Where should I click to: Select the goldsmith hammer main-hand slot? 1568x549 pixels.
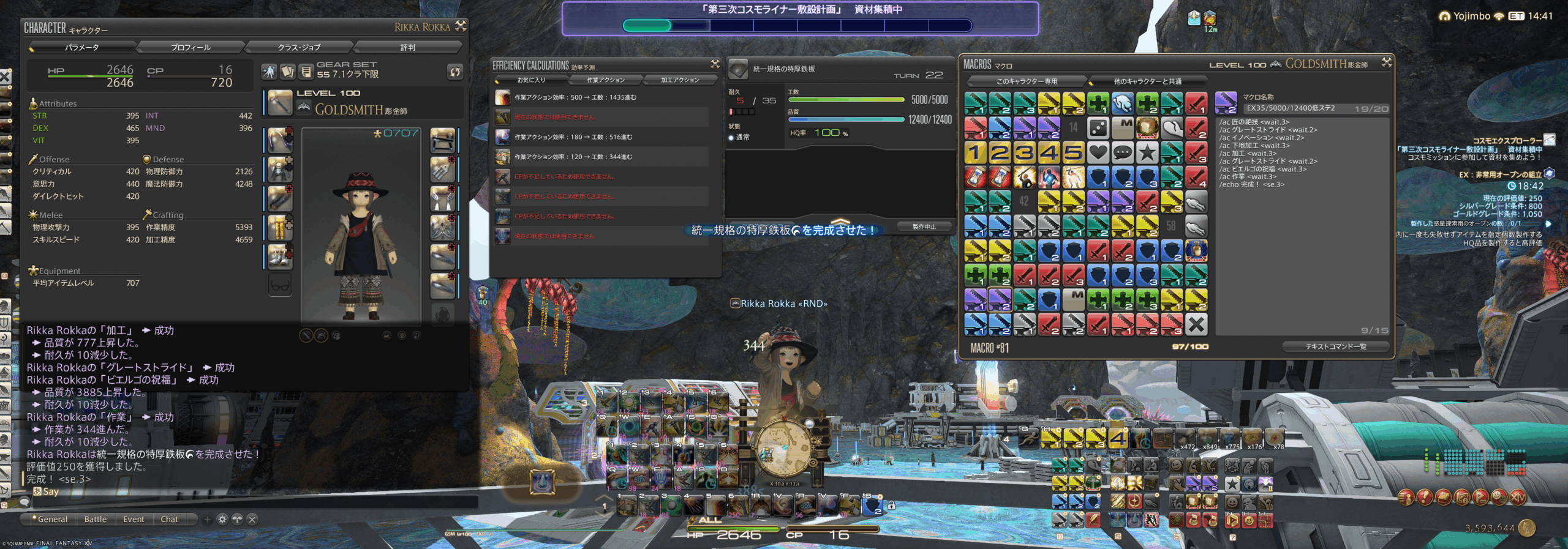point(280,103)
